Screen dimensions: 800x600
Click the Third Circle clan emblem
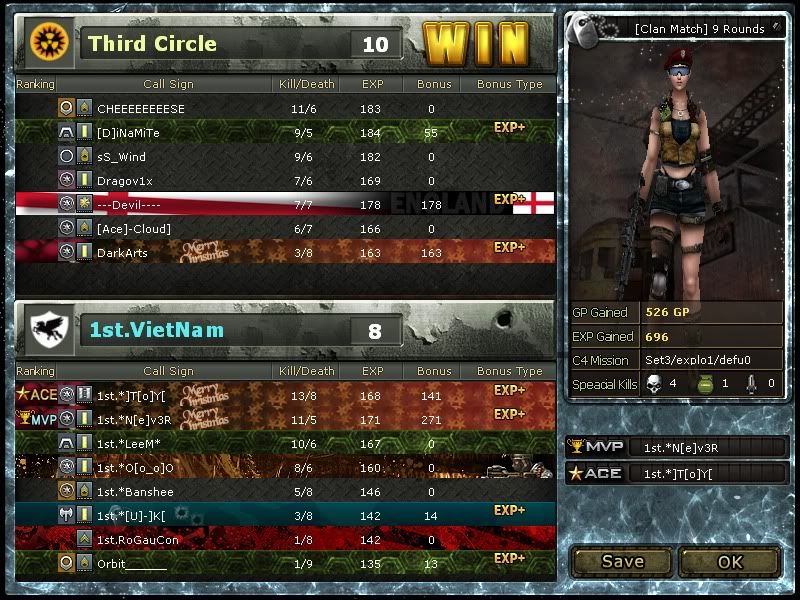point(46,42)
